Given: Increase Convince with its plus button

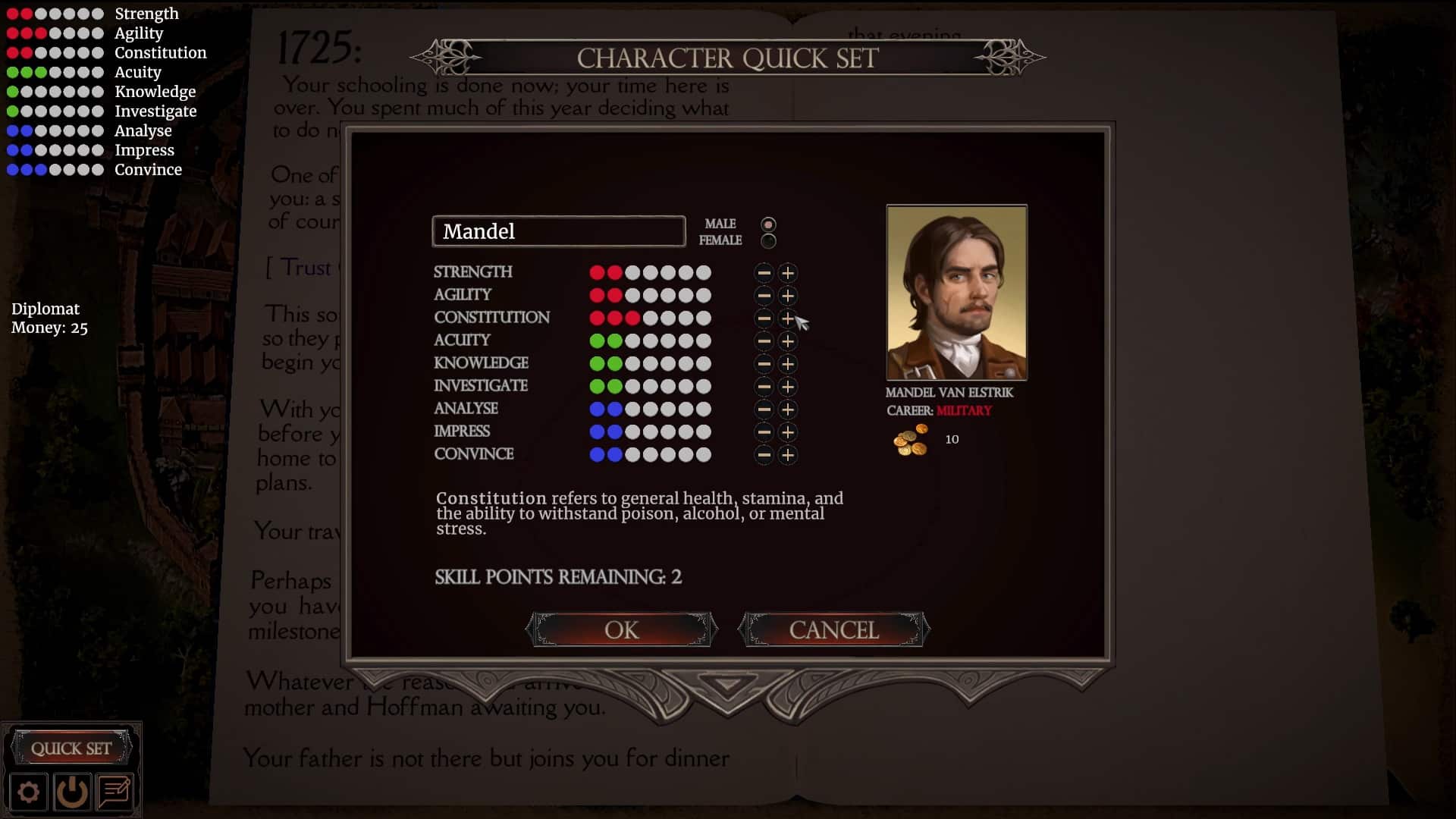Looking at the screenshot, I should coord(788,455).
